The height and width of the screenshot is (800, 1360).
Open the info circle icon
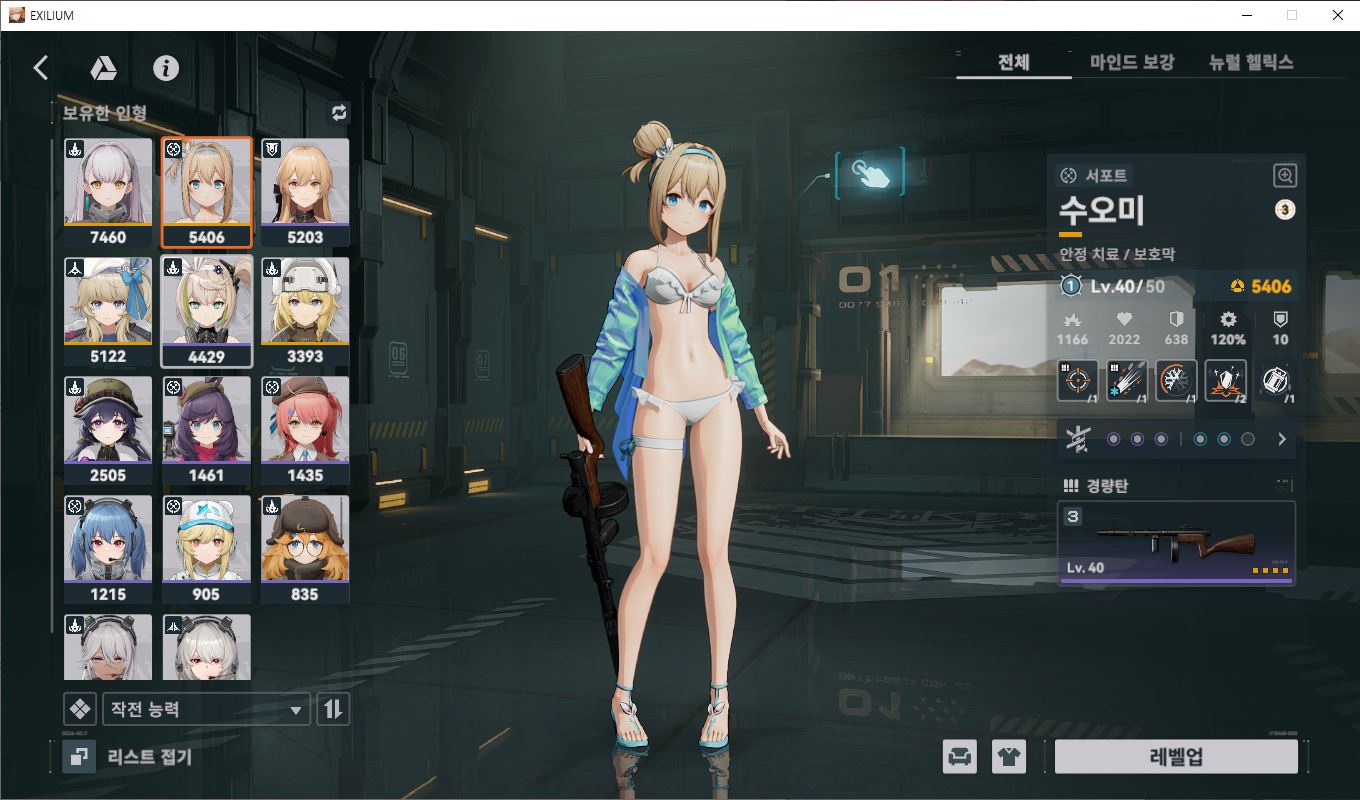[166, 68]
